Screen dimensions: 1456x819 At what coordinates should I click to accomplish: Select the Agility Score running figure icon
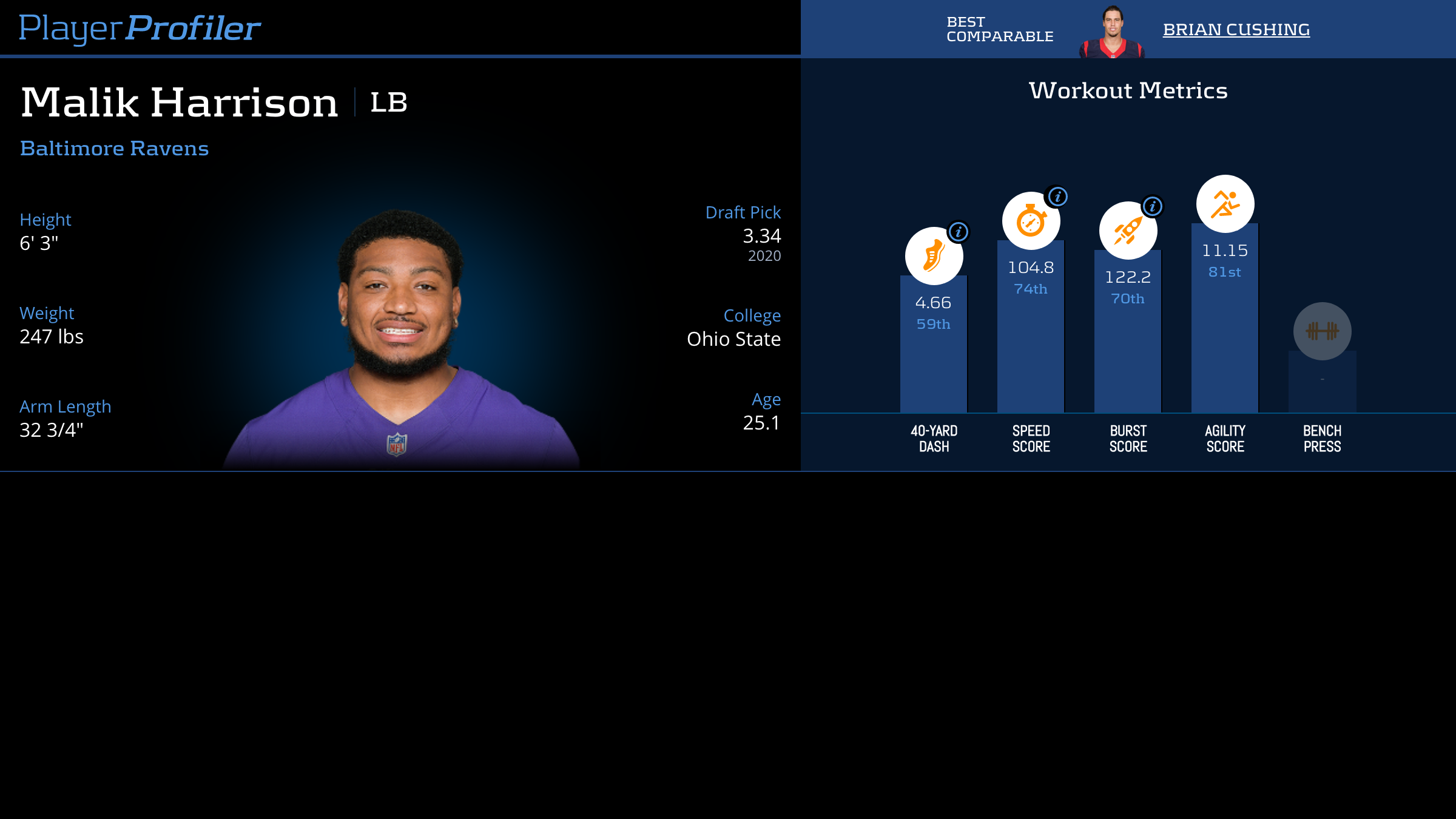pos(1225,204)
